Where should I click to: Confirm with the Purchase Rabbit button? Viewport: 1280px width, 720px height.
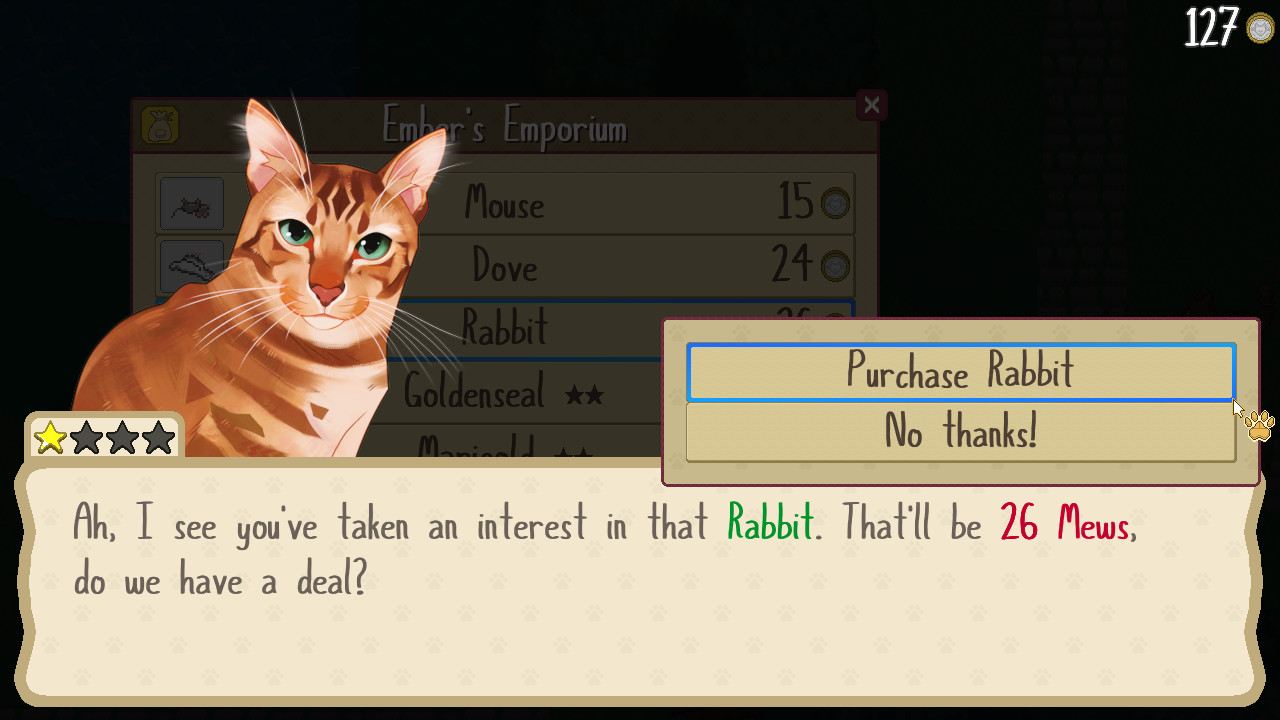pyautogui.click(x=960, y=371)
